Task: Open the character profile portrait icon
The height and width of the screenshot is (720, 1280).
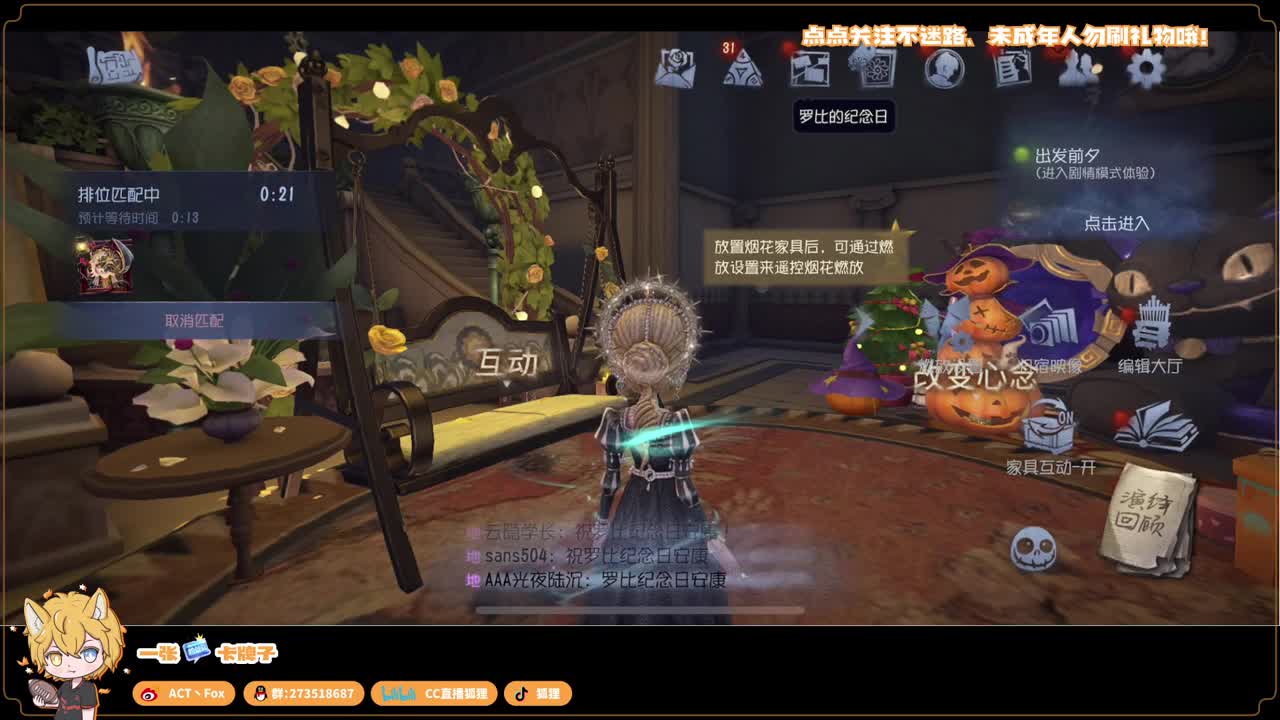Action: [944, 70]
